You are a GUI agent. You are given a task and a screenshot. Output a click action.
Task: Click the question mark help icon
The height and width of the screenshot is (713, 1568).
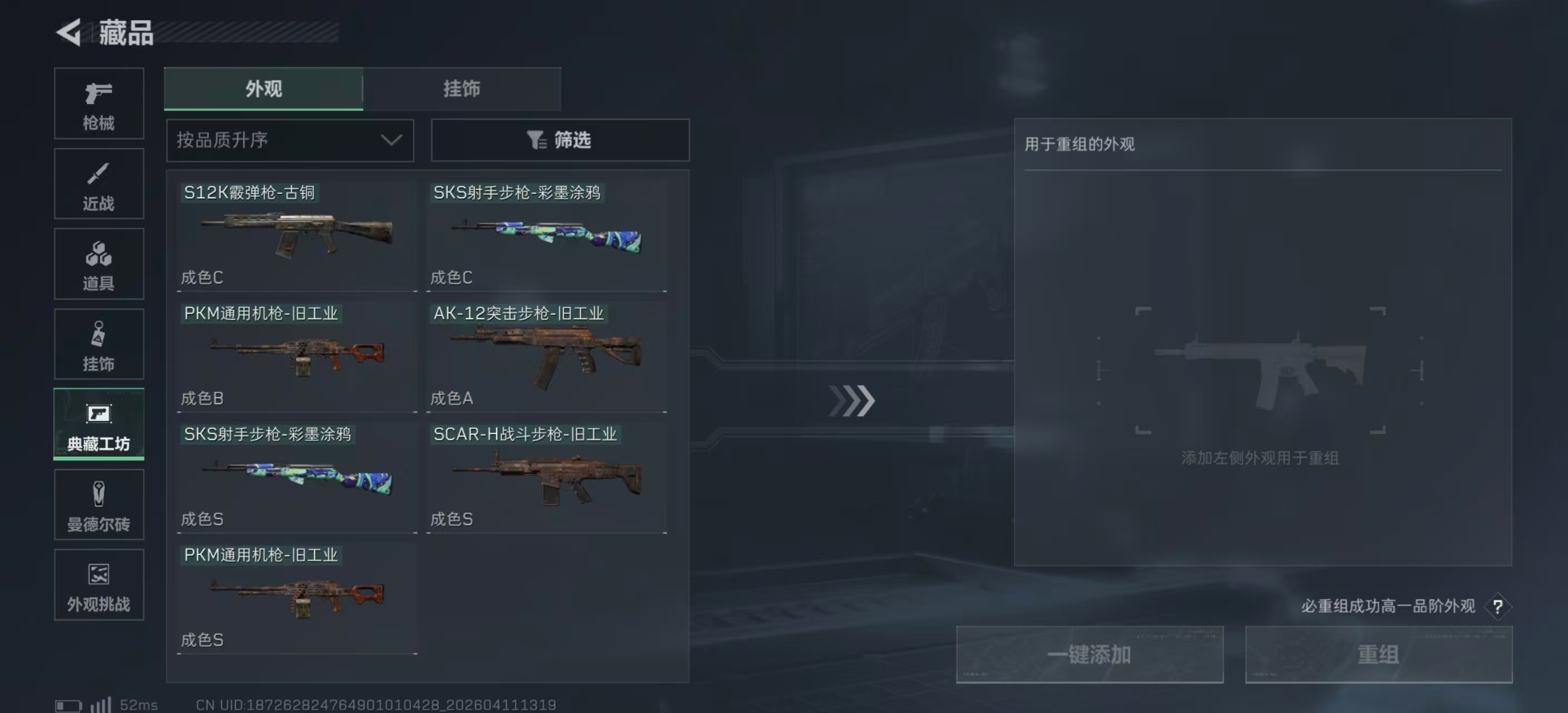pos(1497,607)
